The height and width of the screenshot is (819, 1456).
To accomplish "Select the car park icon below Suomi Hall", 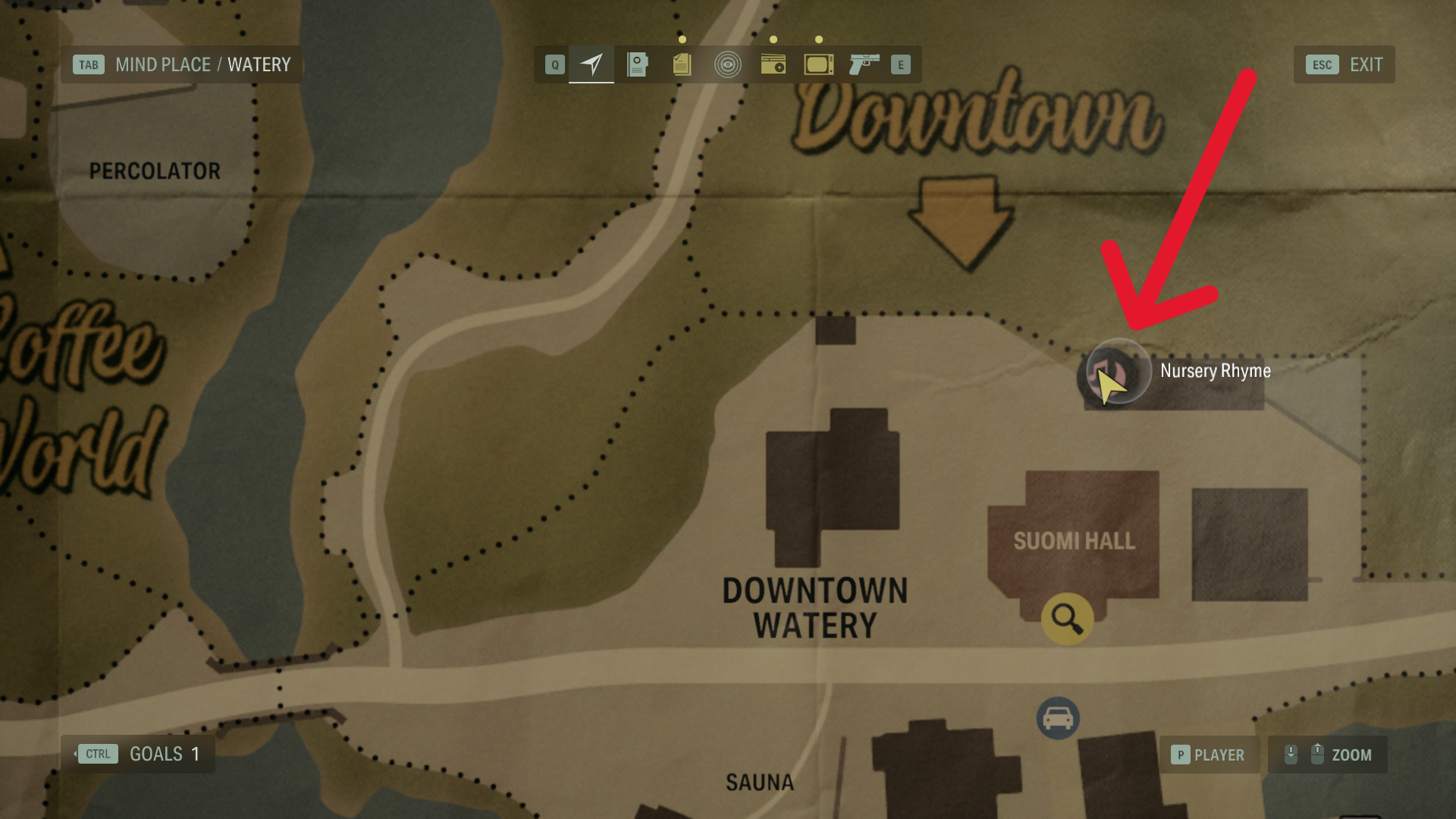I will [x=1056, y=719].
